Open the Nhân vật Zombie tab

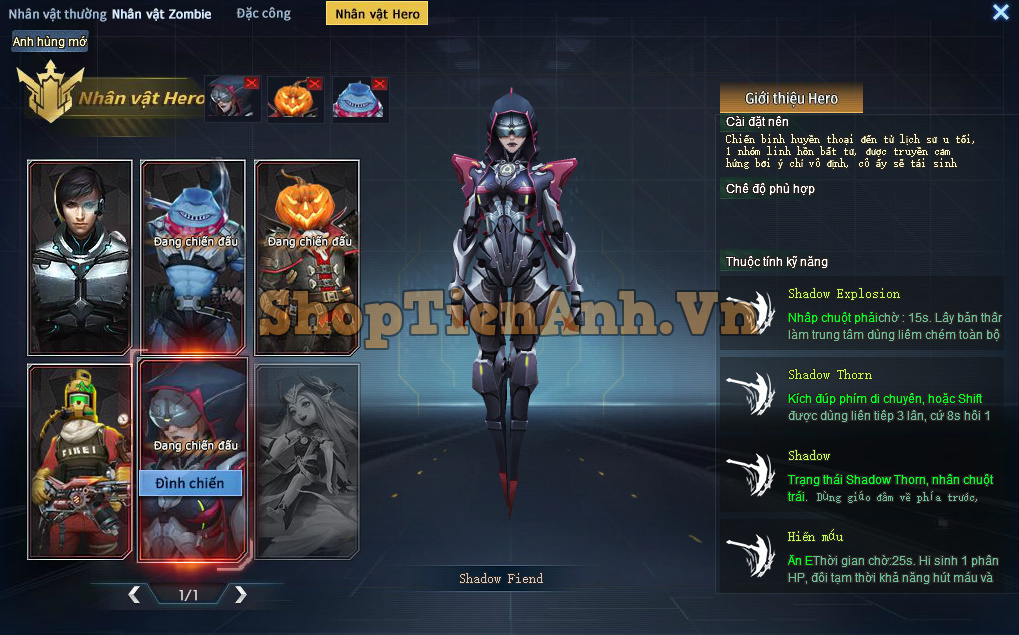(x=162, y=14)
